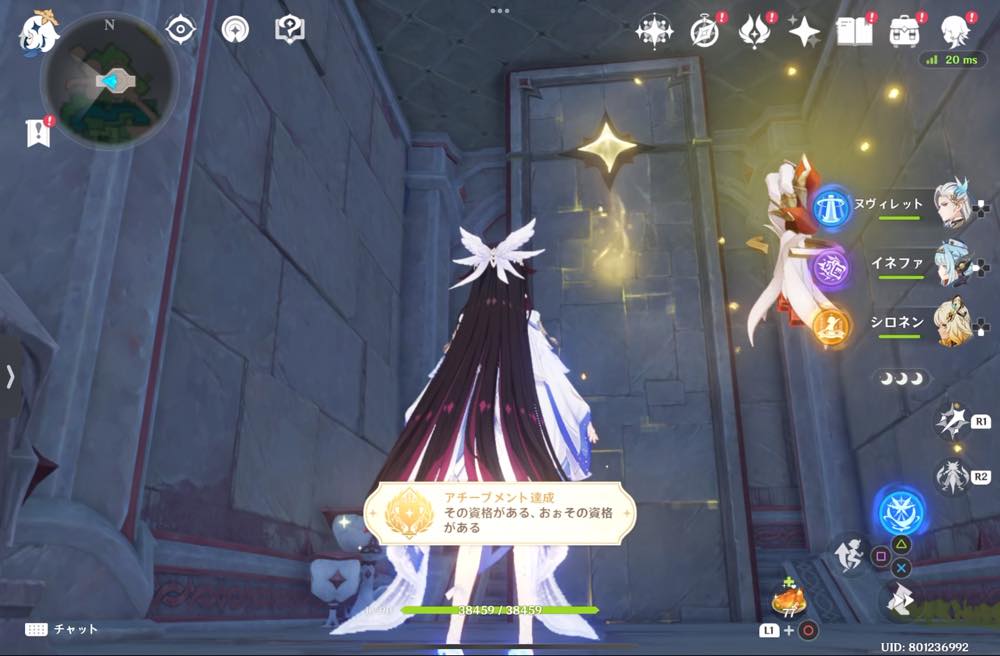
Task: Open the adventurer handbook book icon
Action: pos(854,32)
